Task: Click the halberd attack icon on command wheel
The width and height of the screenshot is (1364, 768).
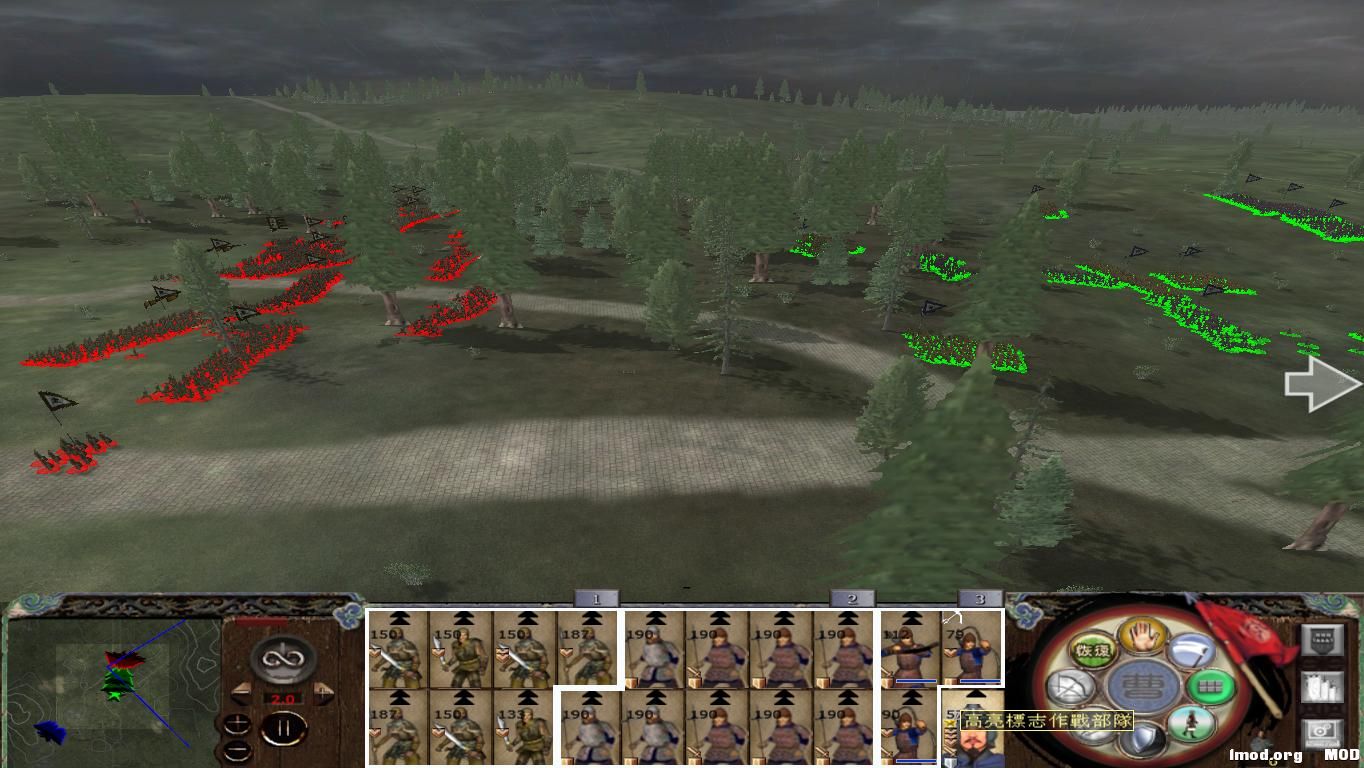Action: (x=1190, y=649)
